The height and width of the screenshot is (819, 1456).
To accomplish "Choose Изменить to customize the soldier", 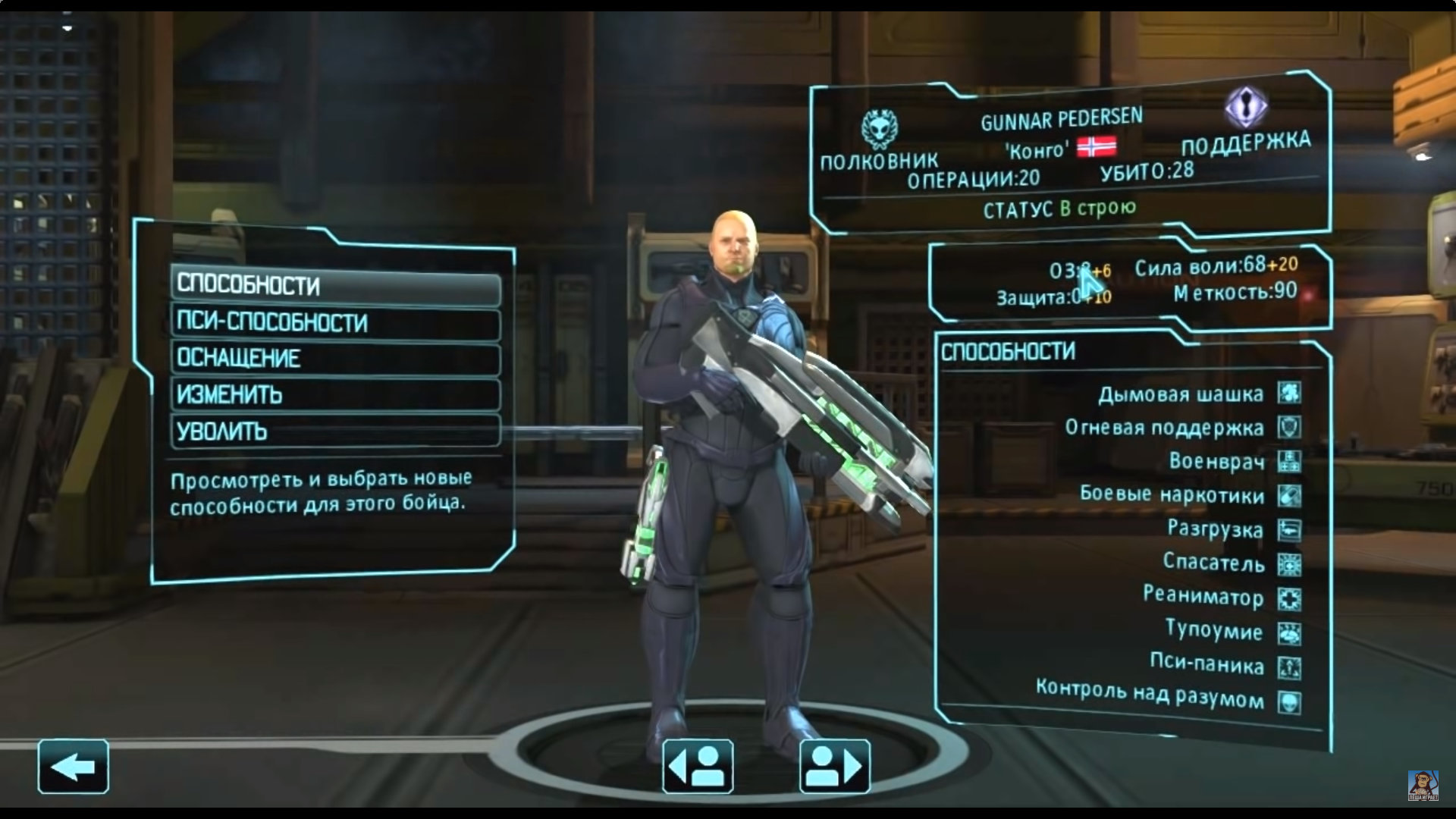I will pyautogui.click(x=335, y=395).
